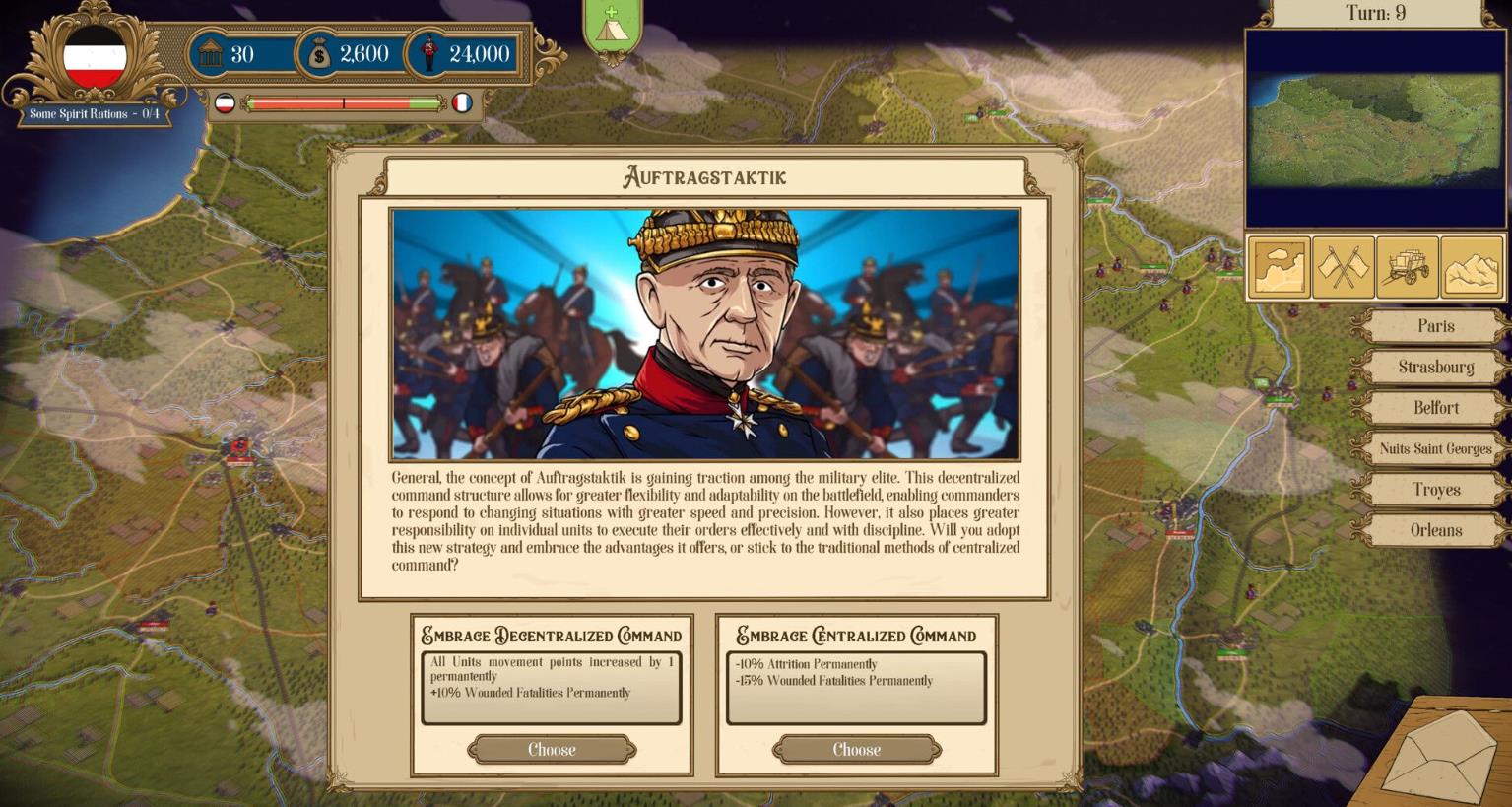Activate the crossed flags map mode
This screenshot has width=1512, height=807.
1343,268
